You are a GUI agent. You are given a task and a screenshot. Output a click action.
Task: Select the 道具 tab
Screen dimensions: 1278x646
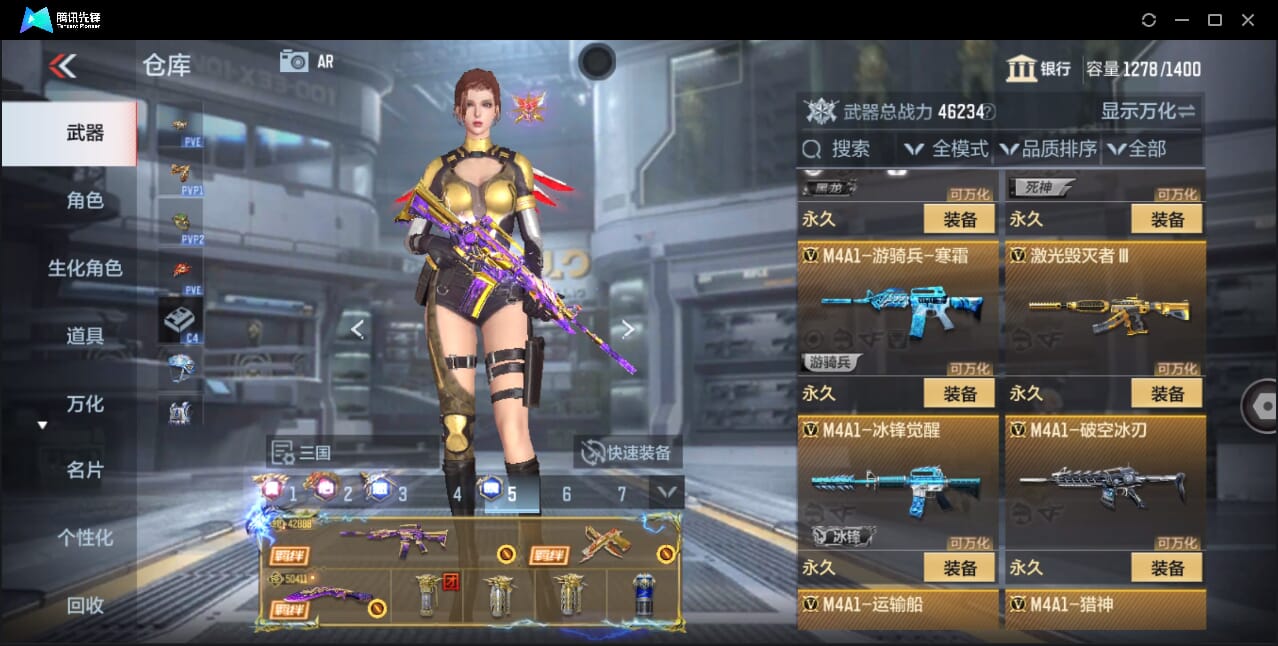point(85,336)
